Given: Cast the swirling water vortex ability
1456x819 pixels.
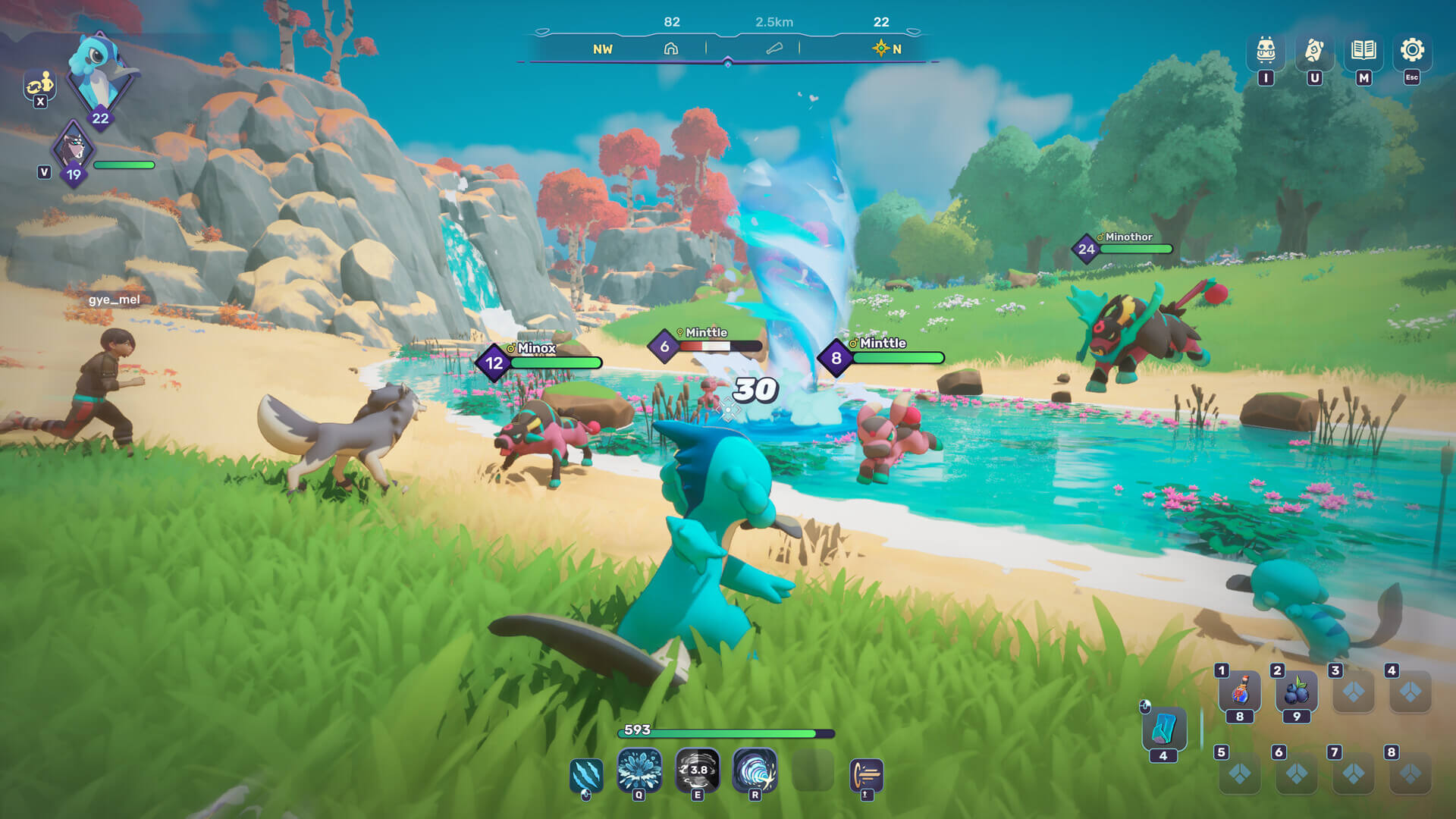Looking at the screenshot, I should tap(755, 770).
